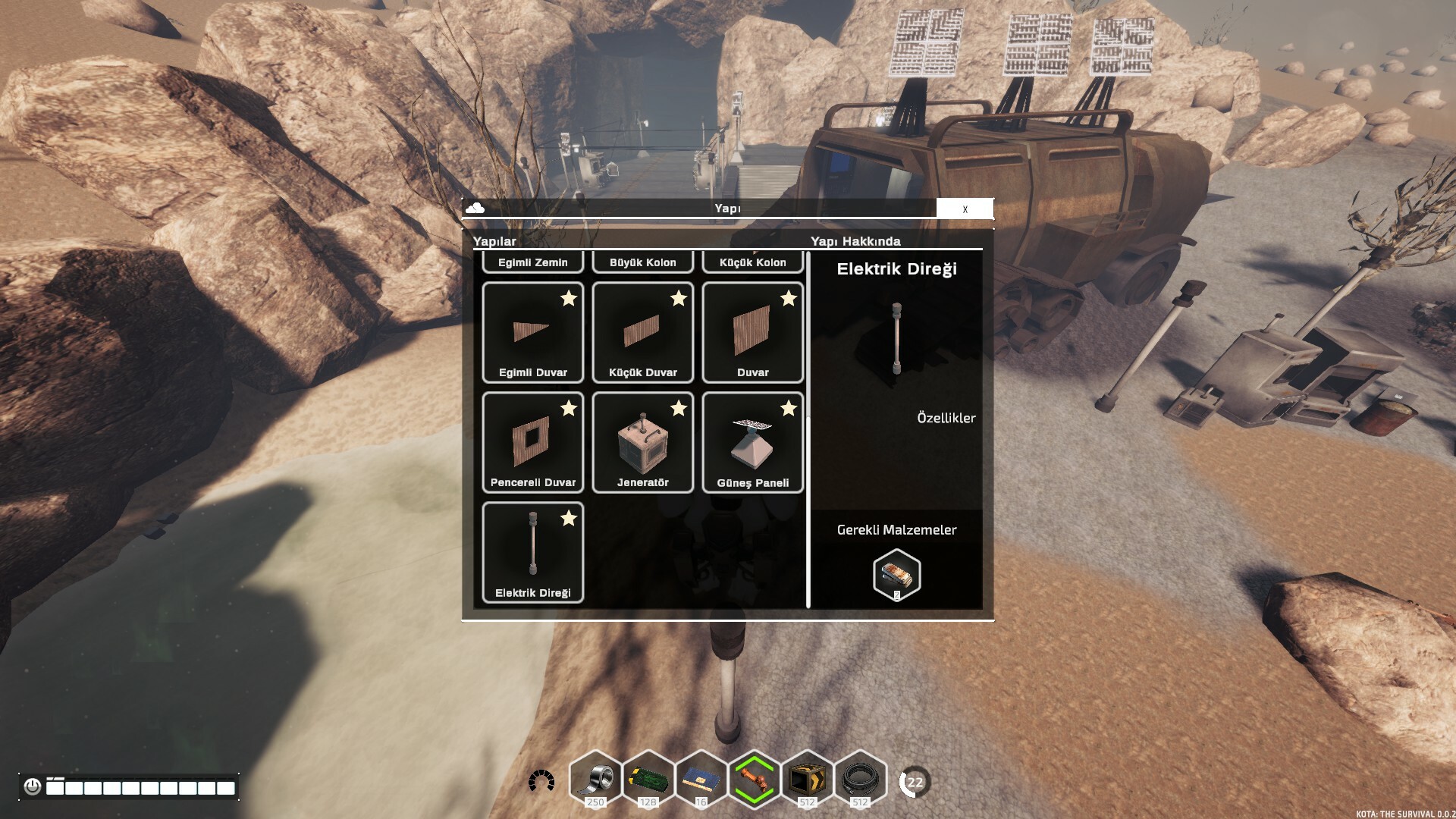Toggle favorite star on Jeneratör
The height and width of the screenshot is (819, 1456).
679,409
